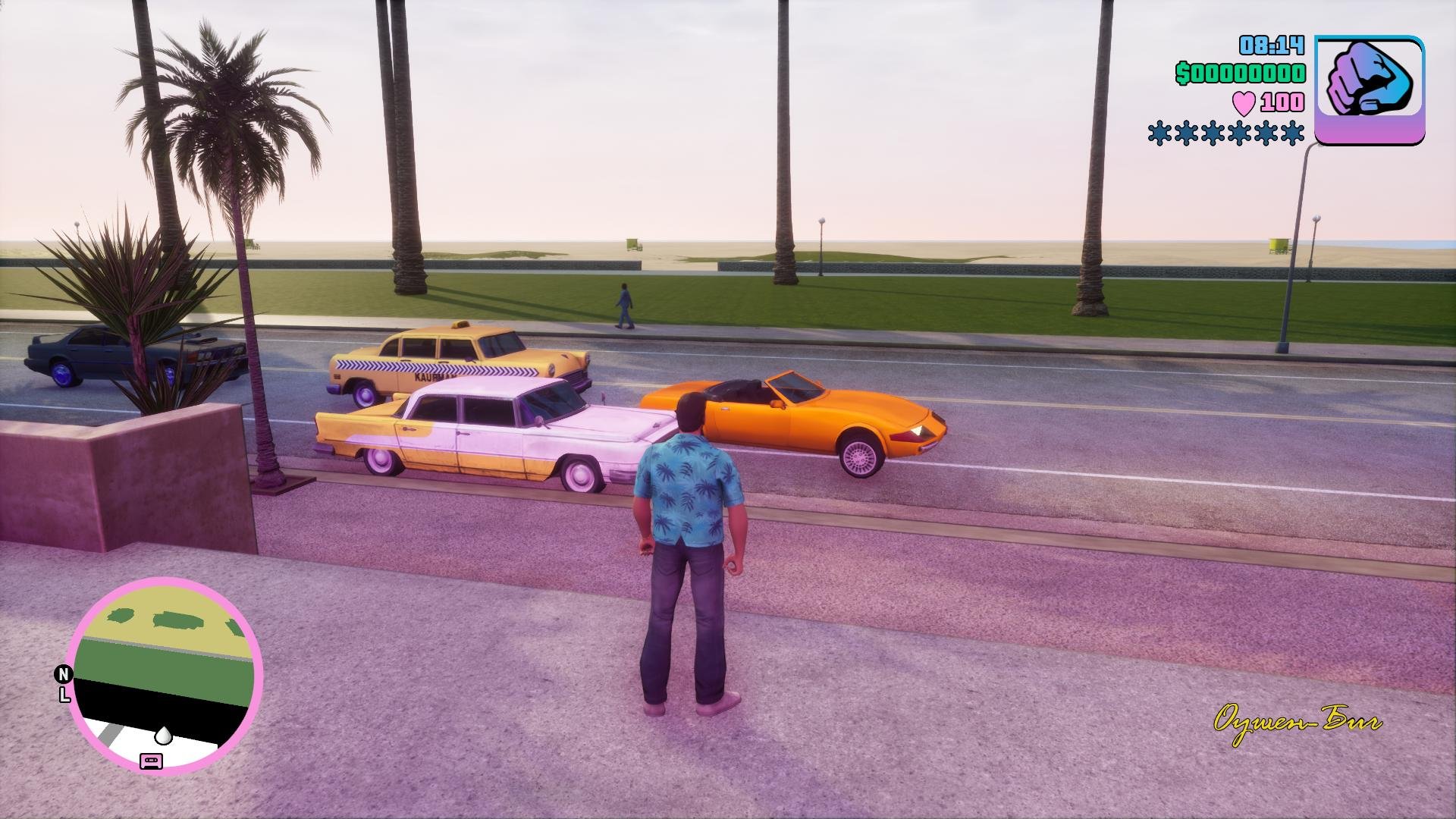
Task: Click the cassette tape marker on radar
Action: tap(151, 760)
